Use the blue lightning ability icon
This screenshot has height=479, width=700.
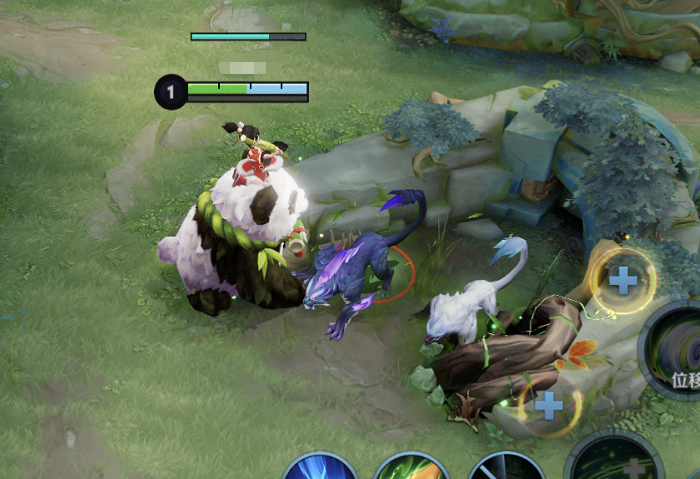320,468
